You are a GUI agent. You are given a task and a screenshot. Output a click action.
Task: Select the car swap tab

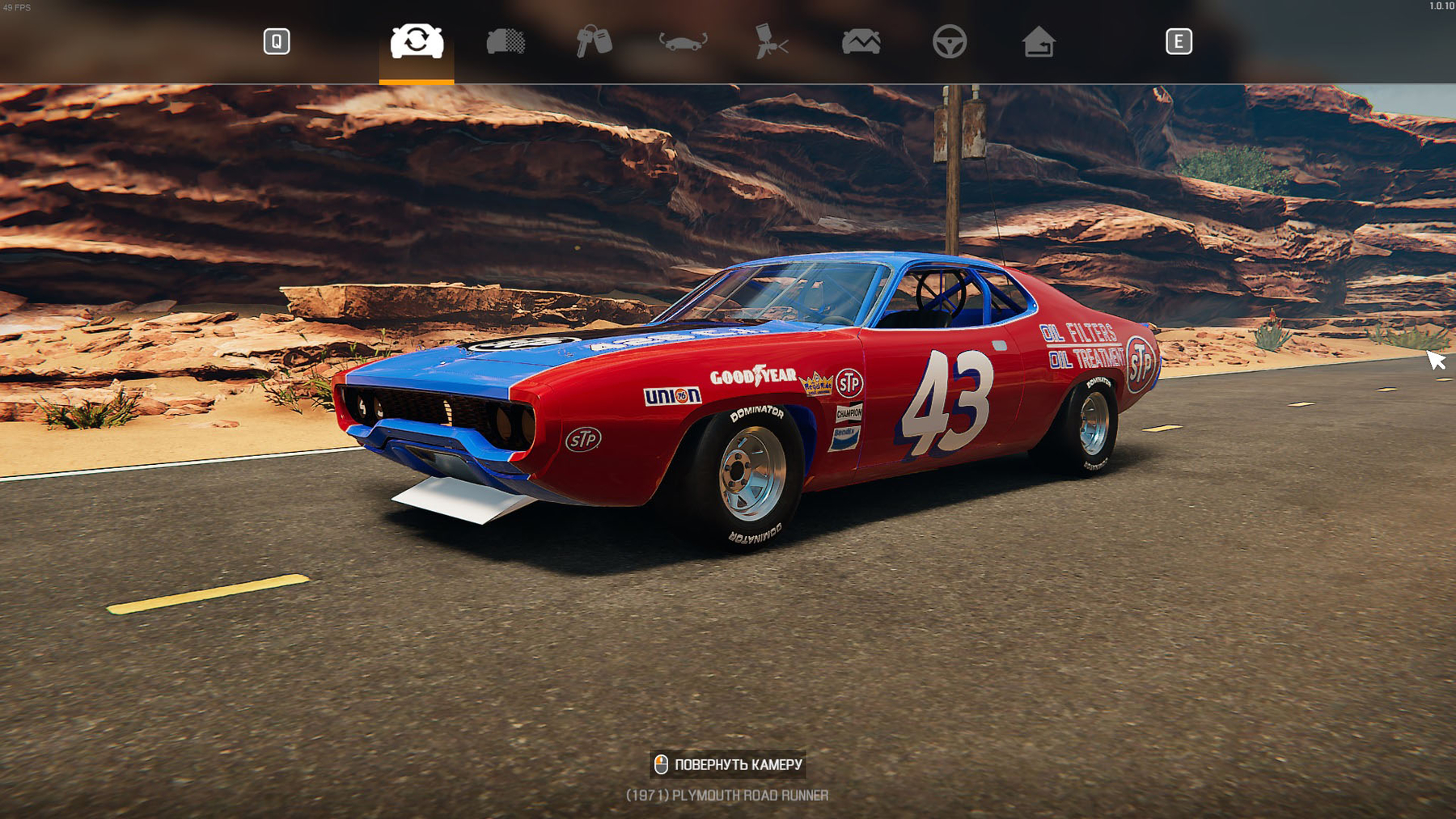(417, 41)
